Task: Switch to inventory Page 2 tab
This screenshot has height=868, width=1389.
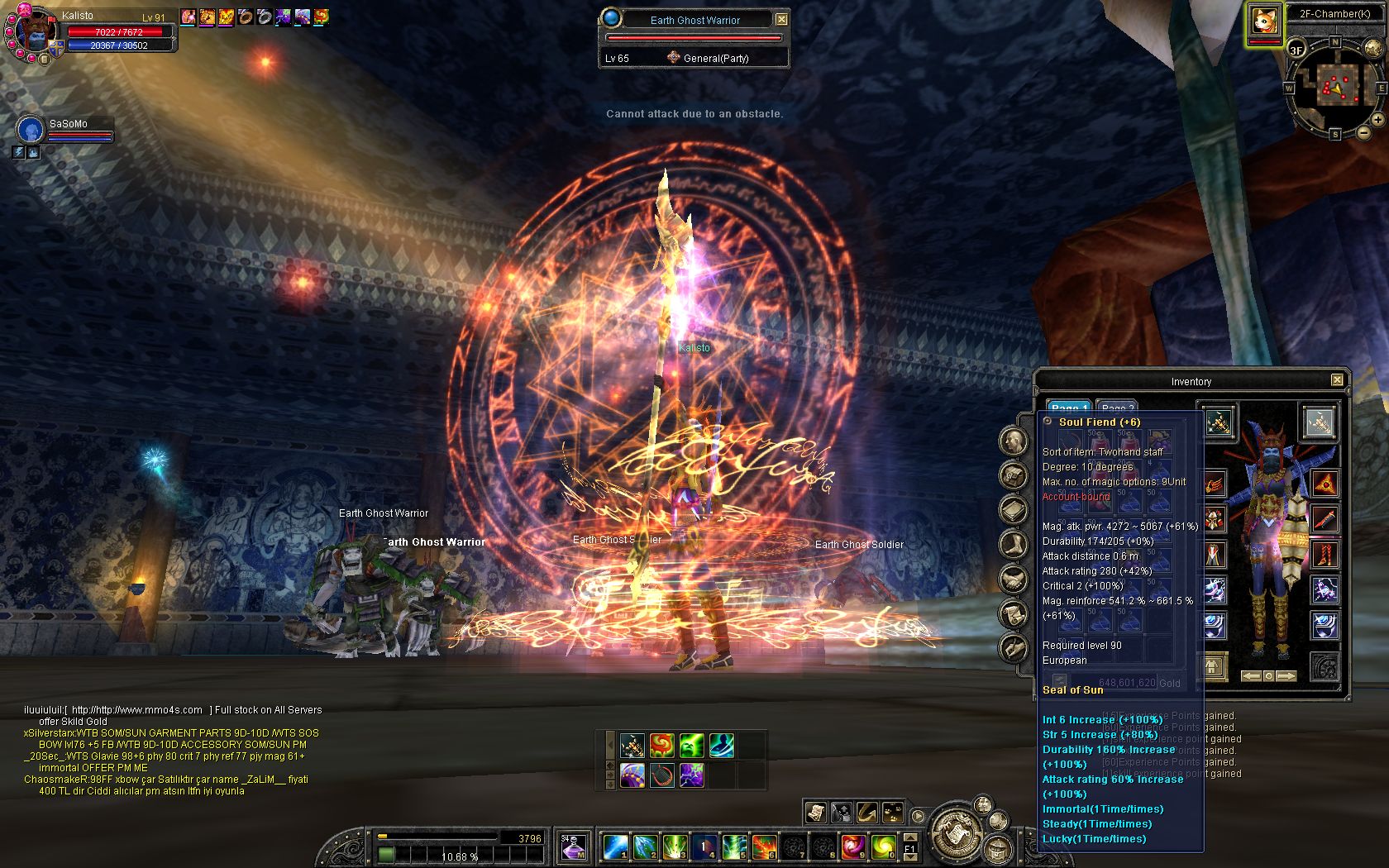Action: pyautogui.click(x=1116, y=408)
